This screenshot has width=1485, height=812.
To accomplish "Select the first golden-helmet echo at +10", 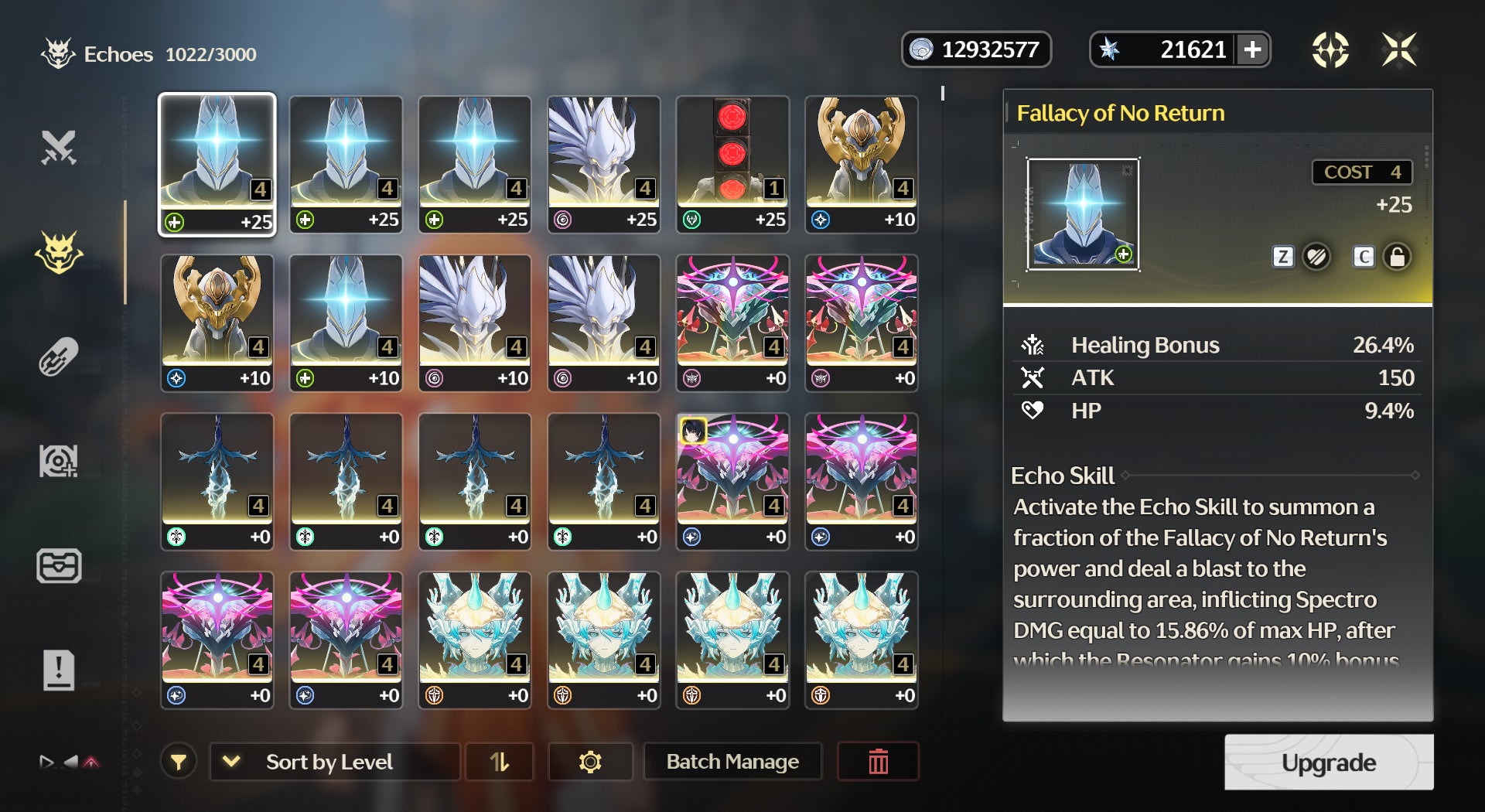I will [861, 163].
